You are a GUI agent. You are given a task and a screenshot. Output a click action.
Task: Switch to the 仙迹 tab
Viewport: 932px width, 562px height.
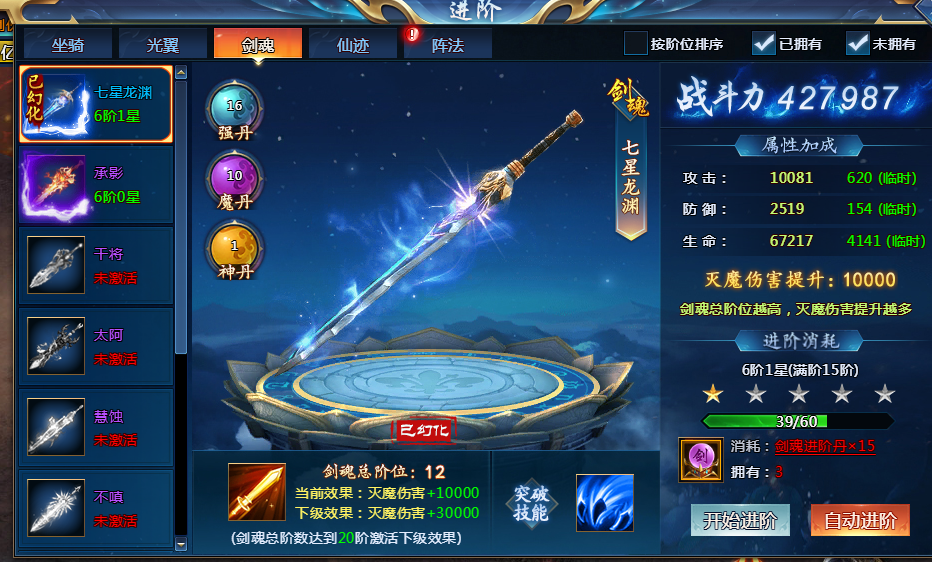pyautogui.click(x=353, y=44)
